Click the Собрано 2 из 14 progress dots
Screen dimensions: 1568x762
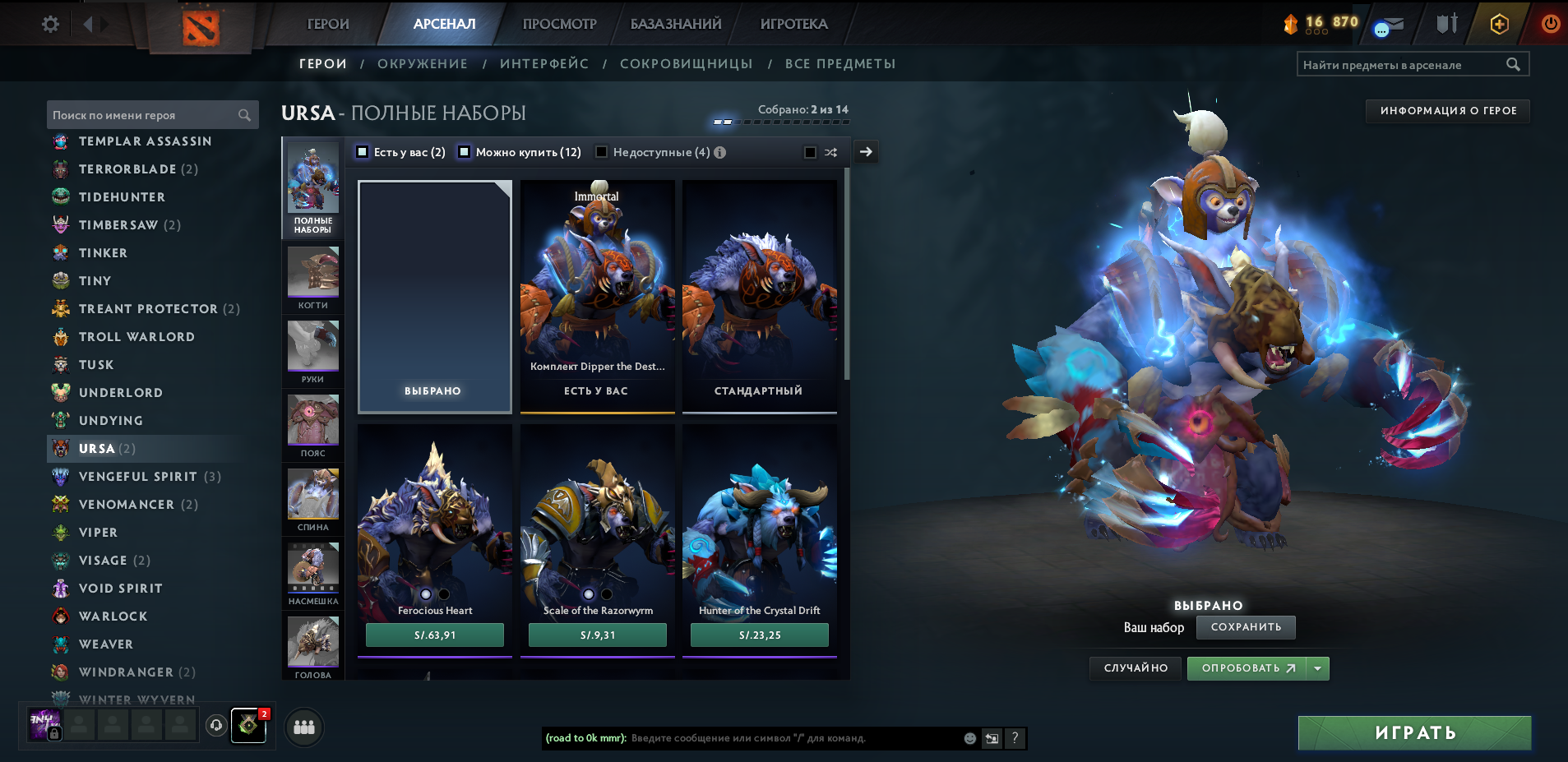pos(779,122)
